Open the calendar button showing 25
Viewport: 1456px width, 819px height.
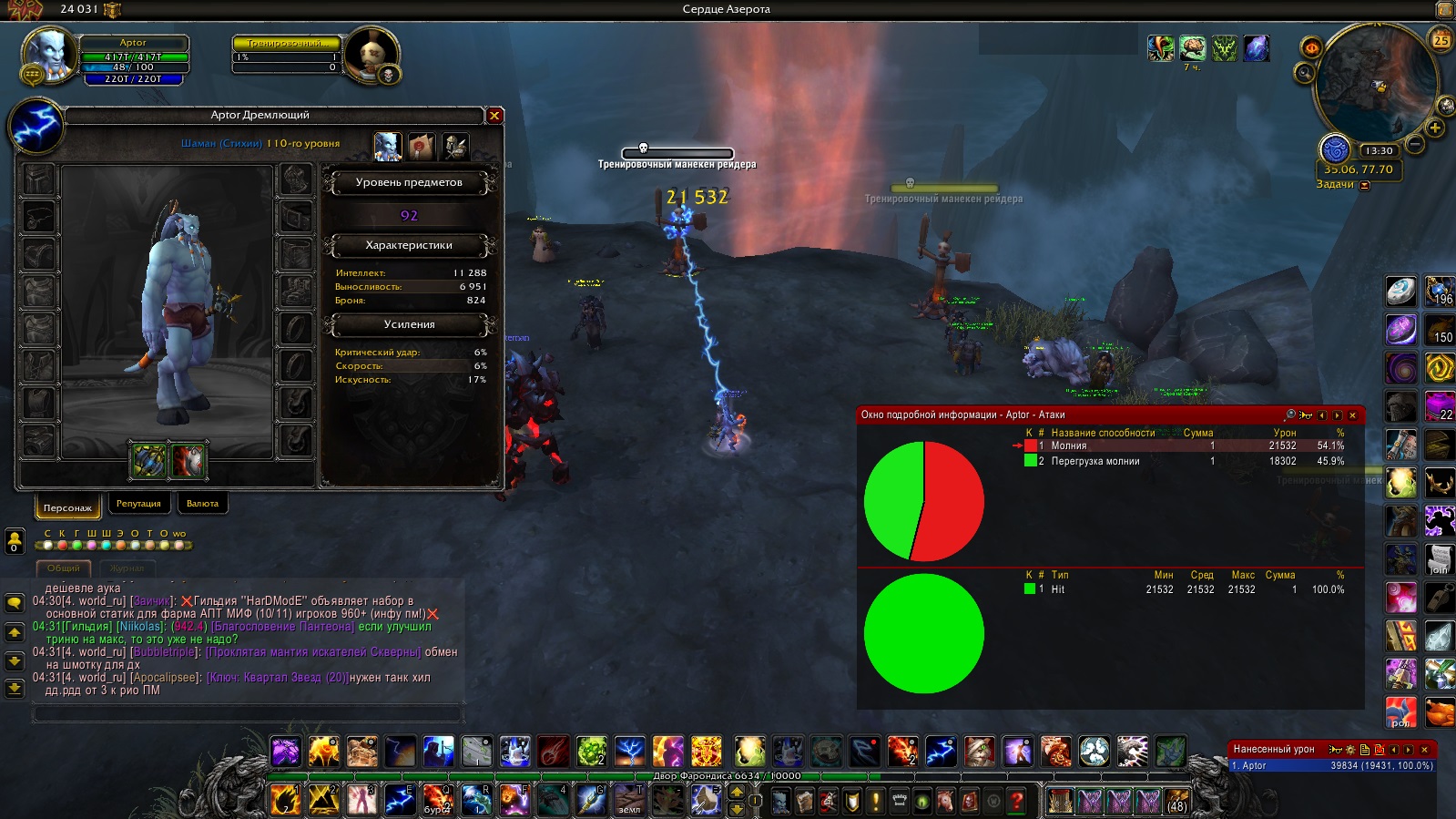(x=1441, y=40)
